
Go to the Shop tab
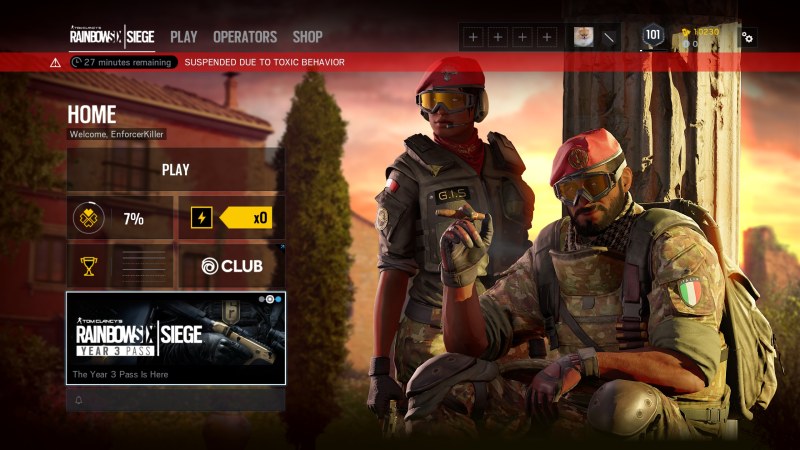point(307,37)
